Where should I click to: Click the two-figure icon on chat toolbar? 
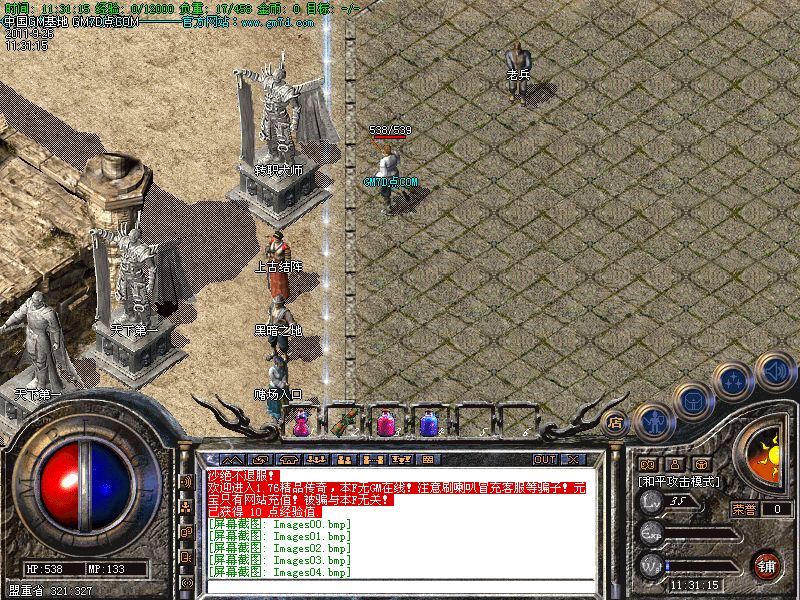coord(343,460)
